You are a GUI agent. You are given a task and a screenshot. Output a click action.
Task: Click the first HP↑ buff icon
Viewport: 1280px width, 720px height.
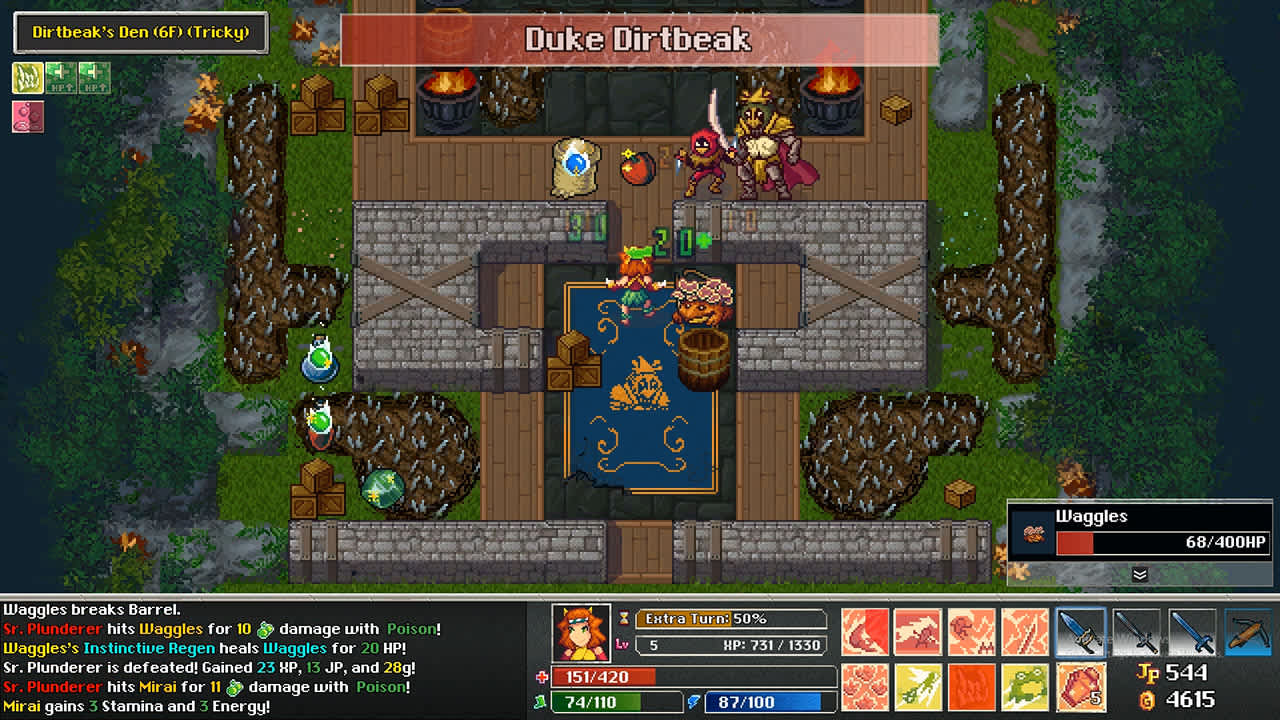point(58,78)
